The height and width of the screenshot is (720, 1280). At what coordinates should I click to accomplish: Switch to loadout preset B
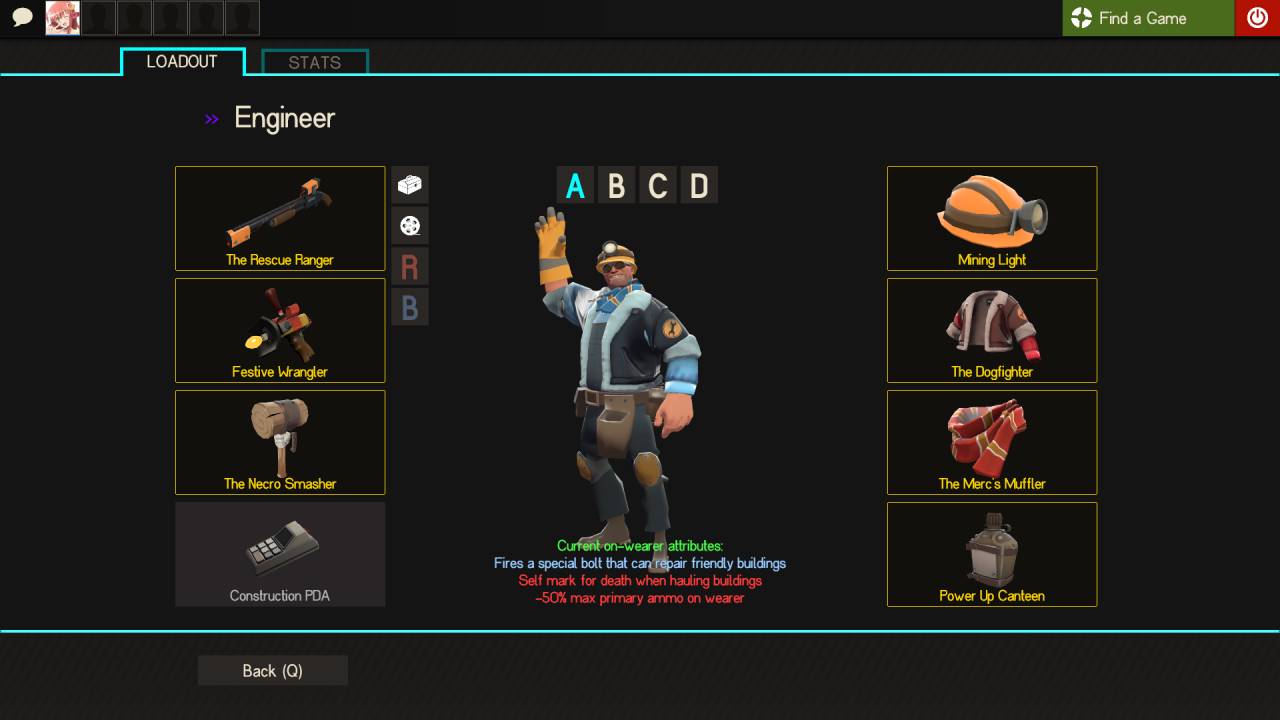point(616,186)
